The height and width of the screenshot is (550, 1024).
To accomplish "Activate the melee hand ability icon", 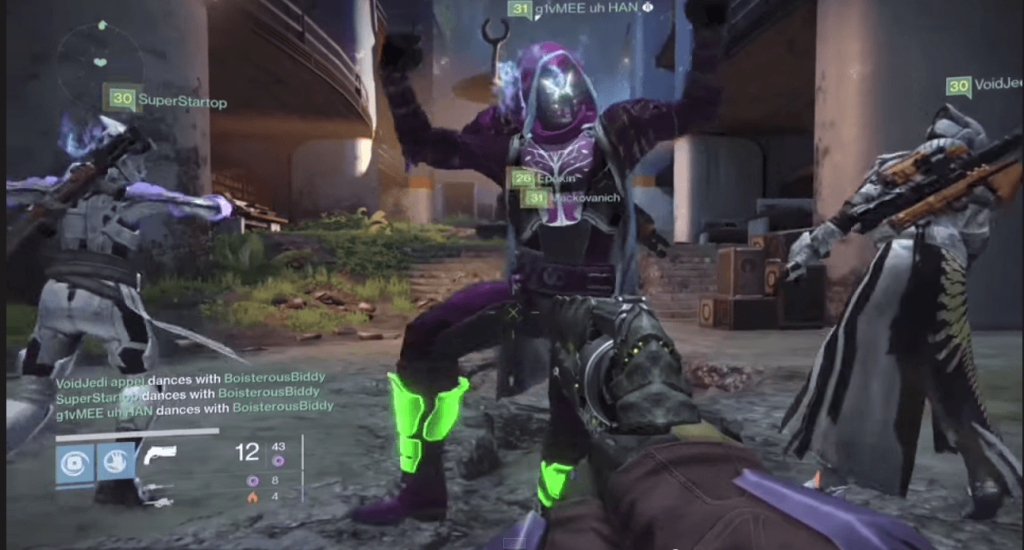I will [x=116, y=463].
